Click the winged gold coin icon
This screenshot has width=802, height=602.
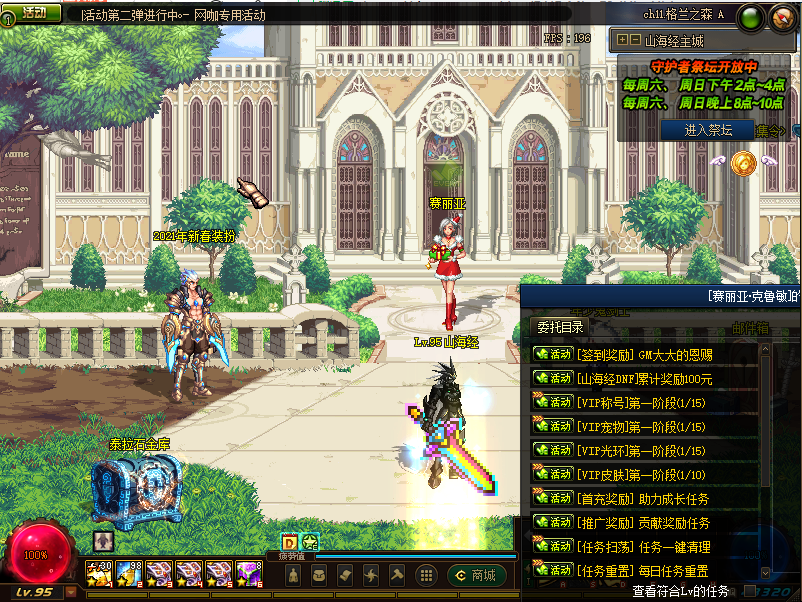742,162
